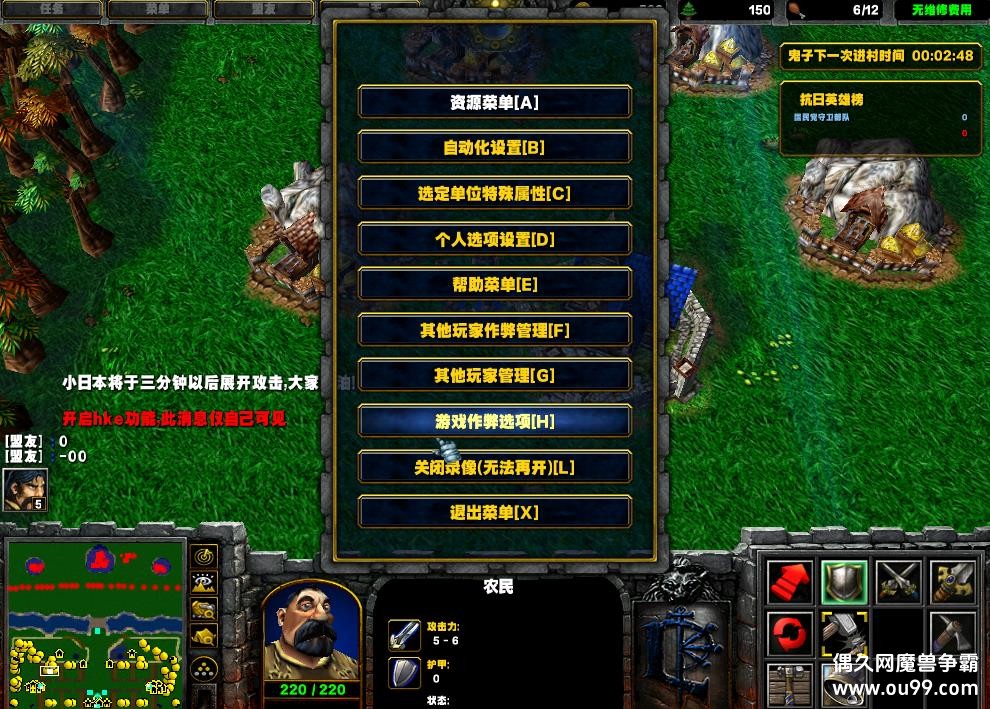Viewport: 990px width, 709px height.
Task: Toggle the minimap signal ping button
Action: coord(205,556)
